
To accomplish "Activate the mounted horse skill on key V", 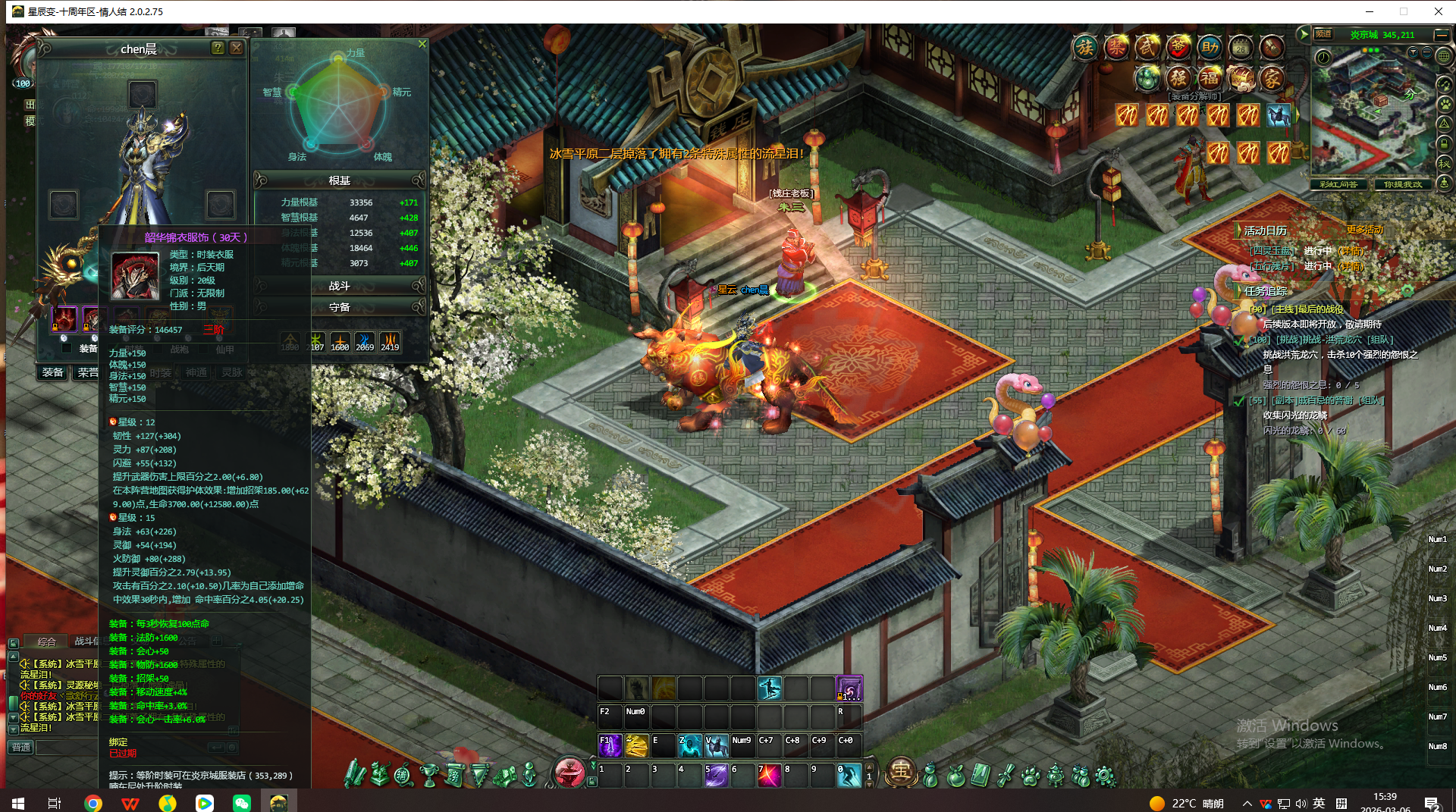I will 716,746.
